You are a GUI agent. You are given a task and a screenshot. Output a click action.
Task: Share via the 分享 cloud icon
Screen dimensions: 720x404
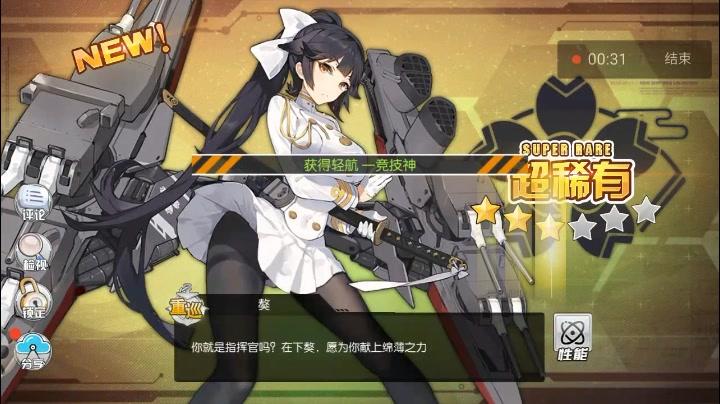tap(33, 350)
